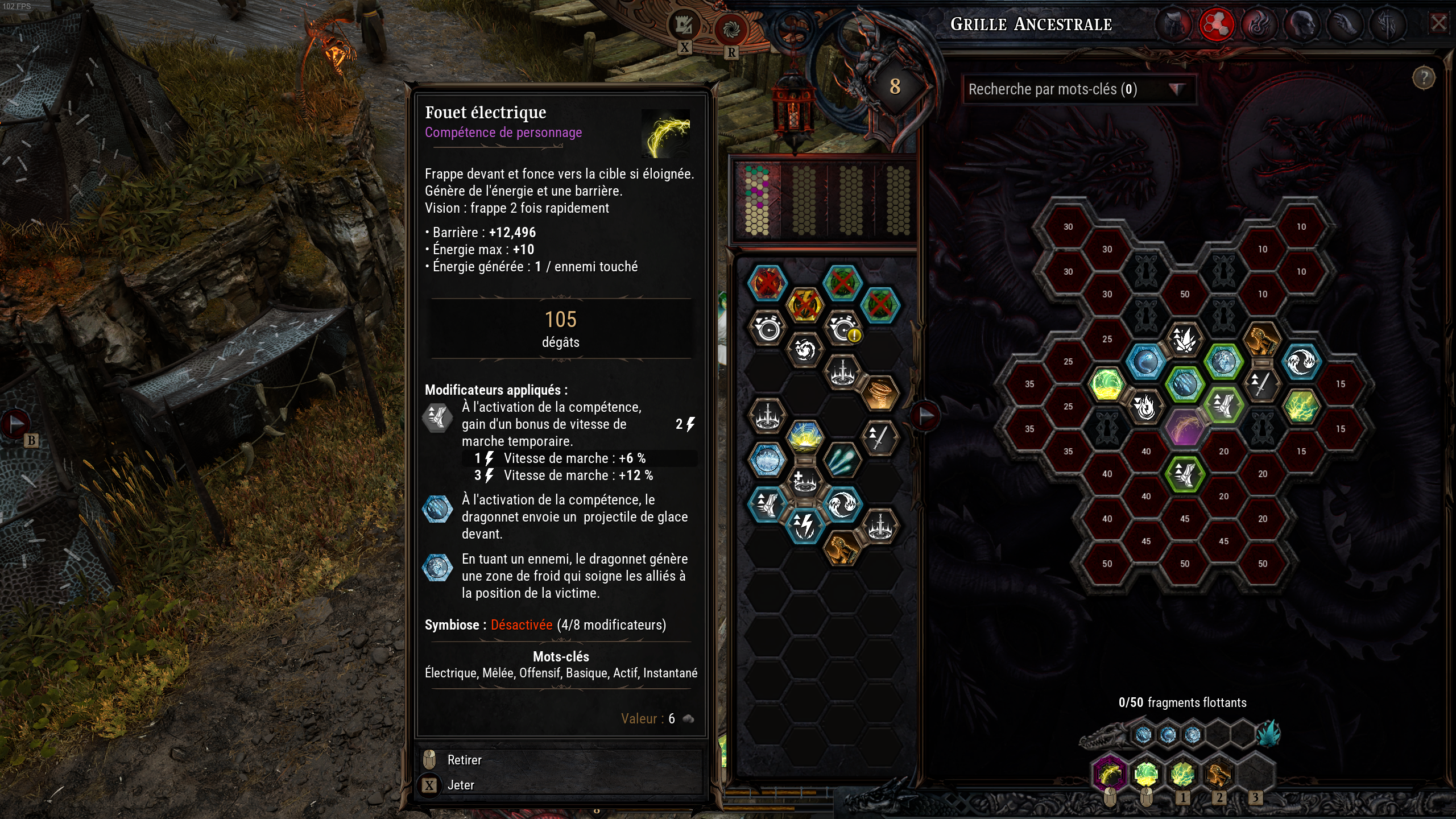Pick the stopwatch fragment with warning badge
Viewport: 1456px width, 819px height.
843,328
